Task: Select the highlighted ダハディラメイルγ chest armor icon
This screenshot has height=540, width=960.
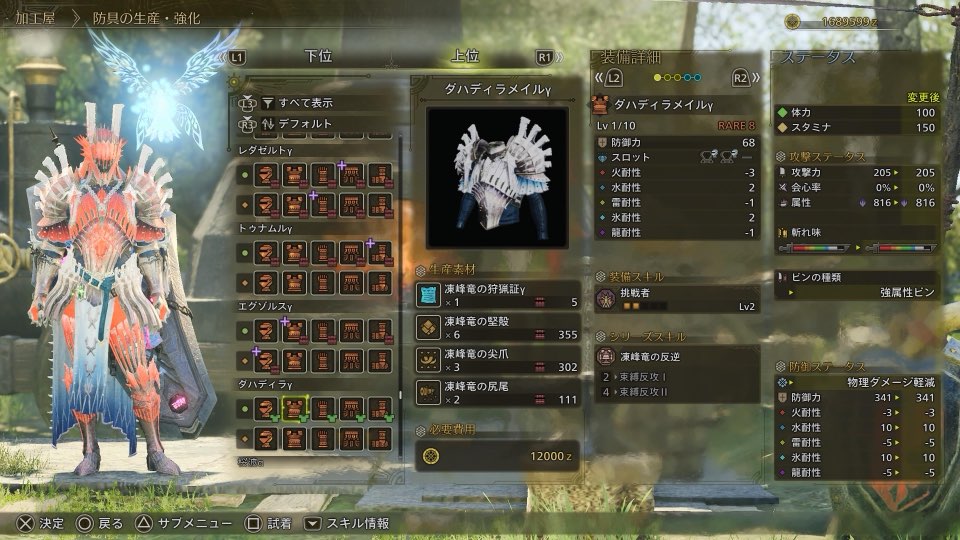Action: (294, 408)
